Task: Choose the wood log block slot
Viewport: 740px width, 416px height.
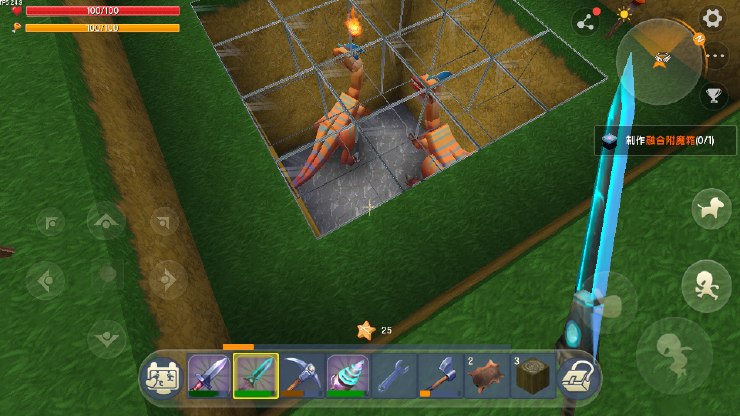Action: point(532,376)
